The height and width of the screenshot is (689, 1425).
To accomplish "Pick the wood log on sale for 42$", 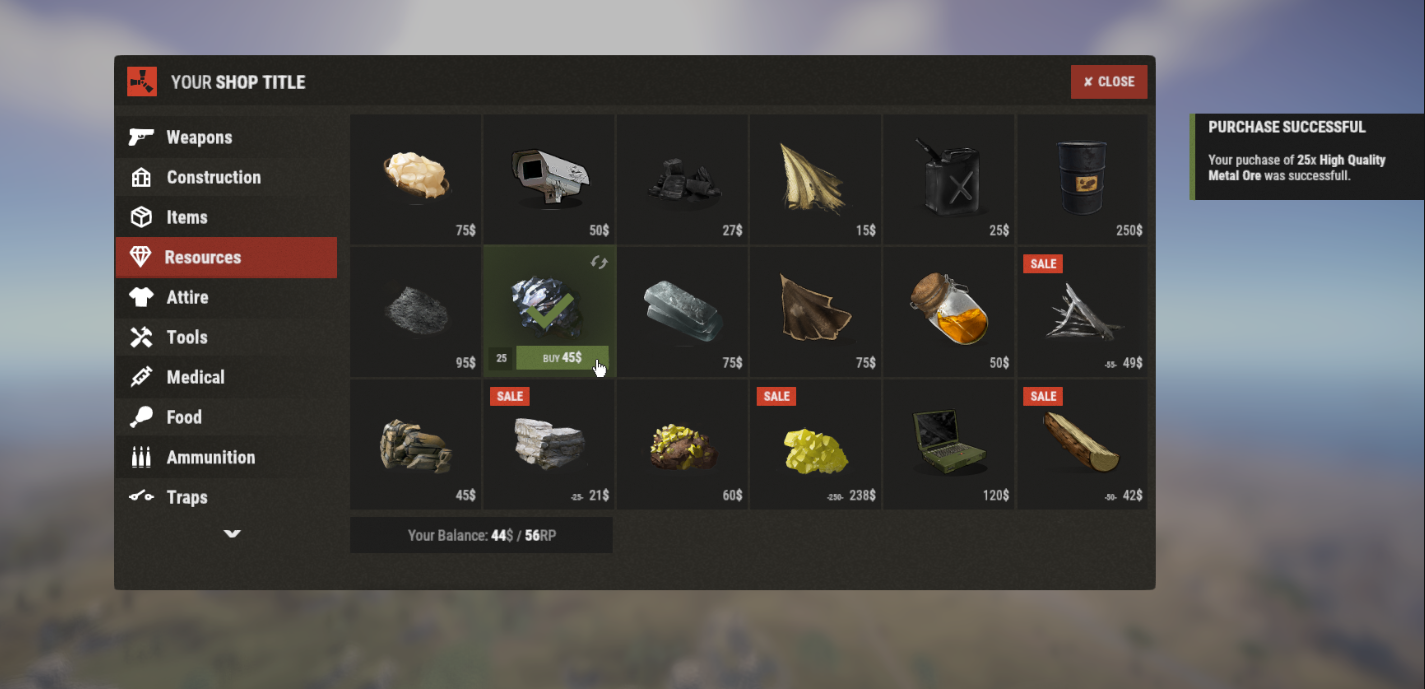I will (1082, 443).
